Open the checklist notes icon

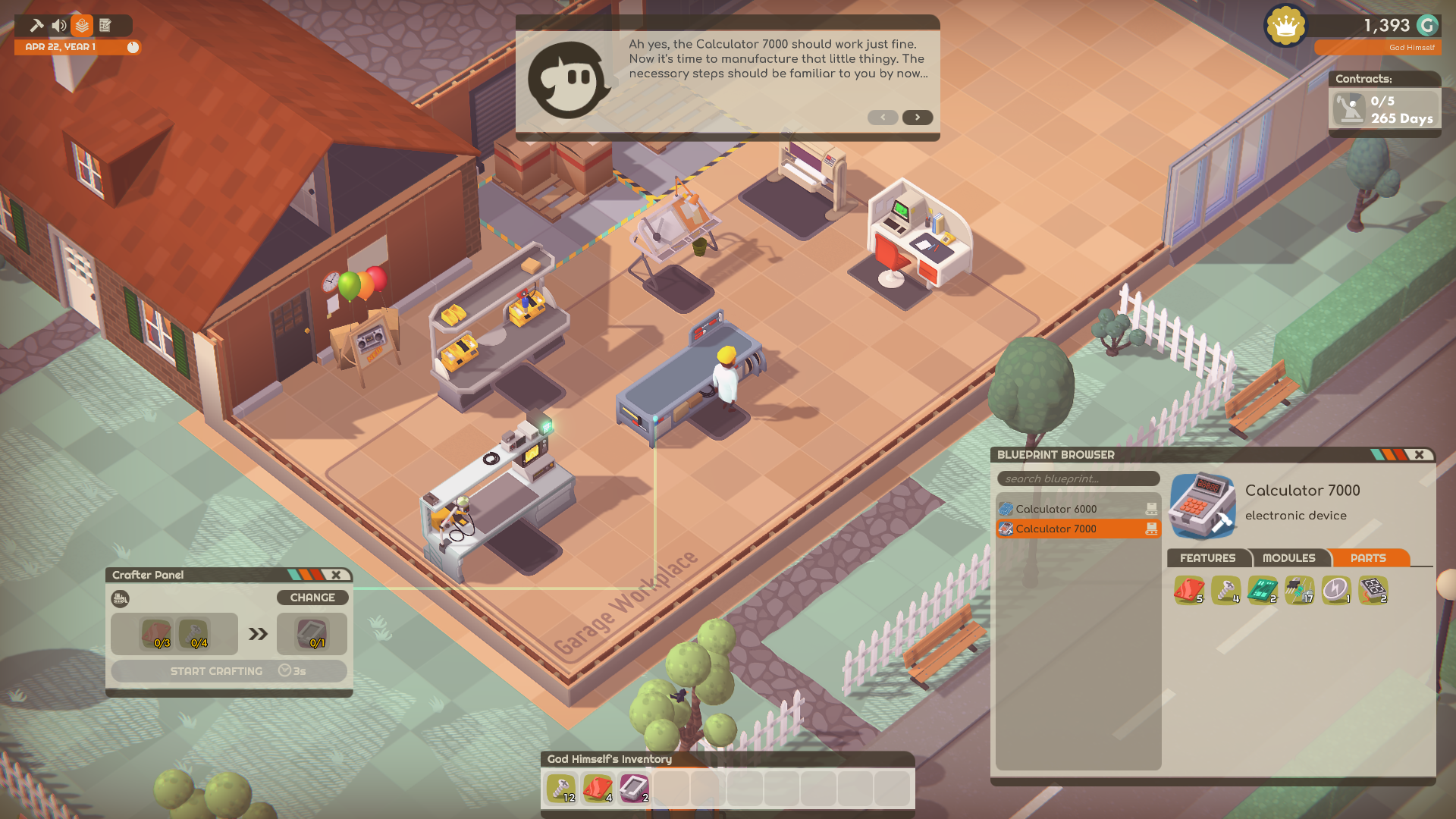coord(105,26)
